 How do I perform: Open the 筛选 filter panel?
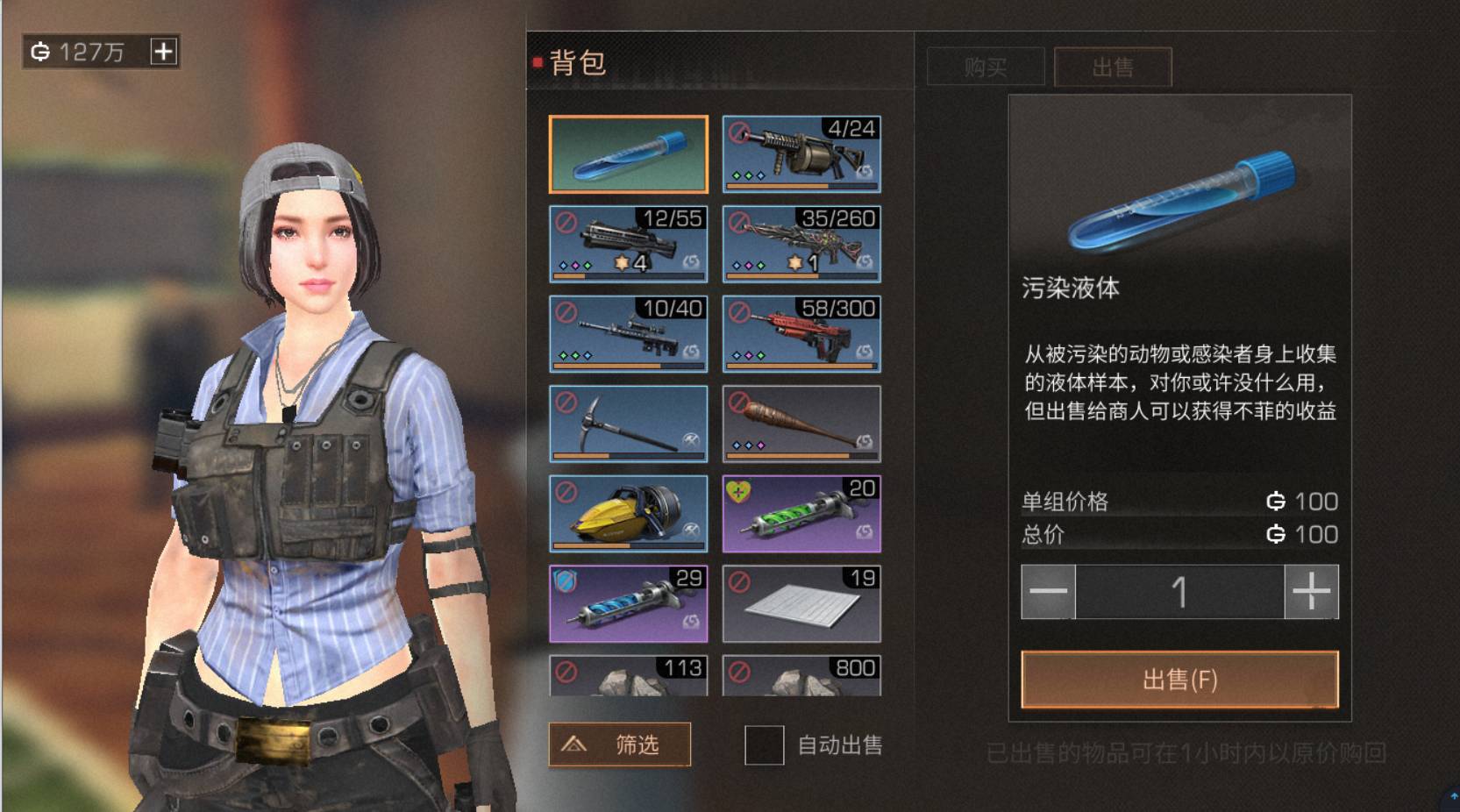(x=619, y=744)
